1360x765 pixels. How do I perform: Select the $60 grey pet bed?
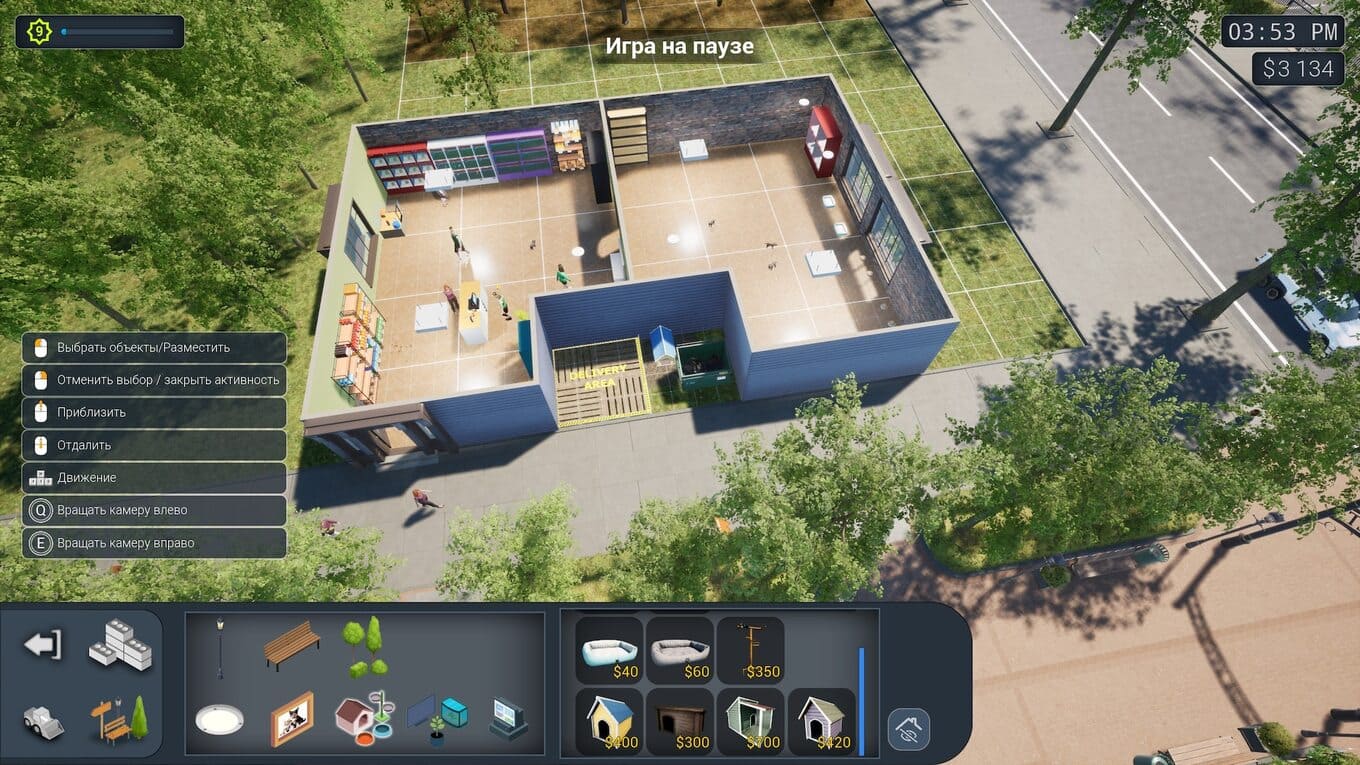[x=680, y=650]
